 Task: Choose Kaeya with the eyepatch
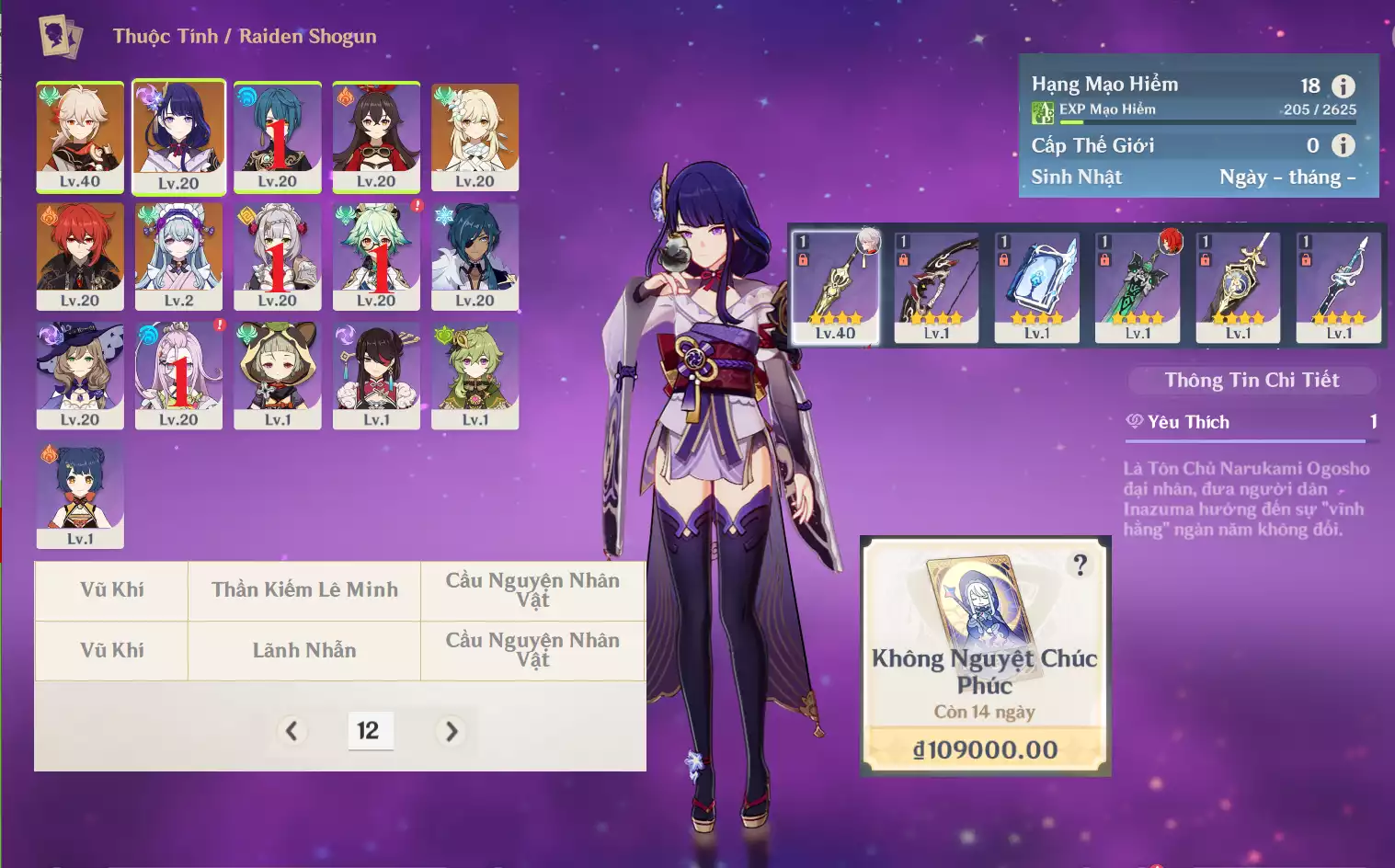point(475,256)
